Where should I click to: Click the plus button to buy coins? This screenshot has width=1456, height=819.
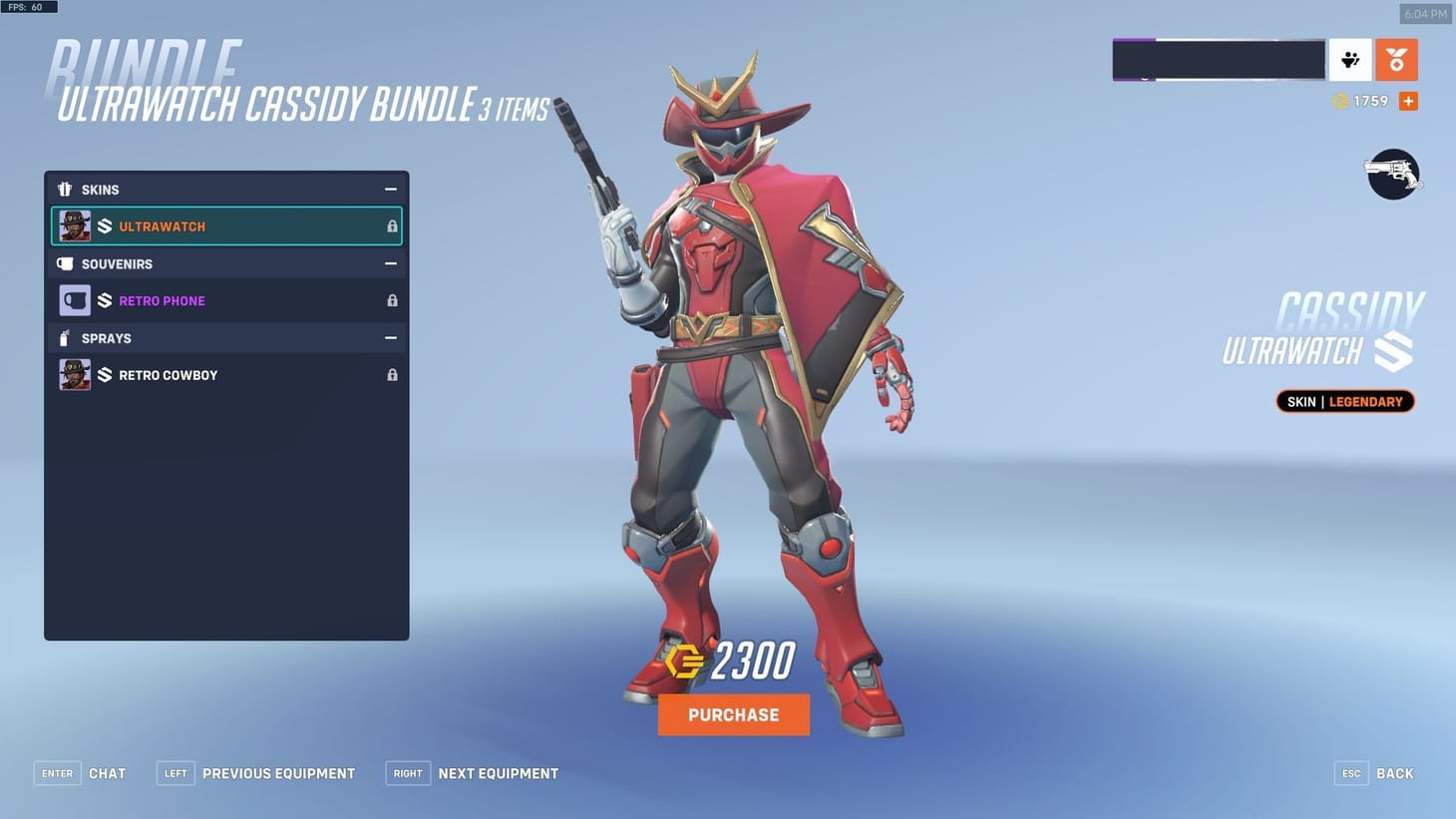(1407, 101)
